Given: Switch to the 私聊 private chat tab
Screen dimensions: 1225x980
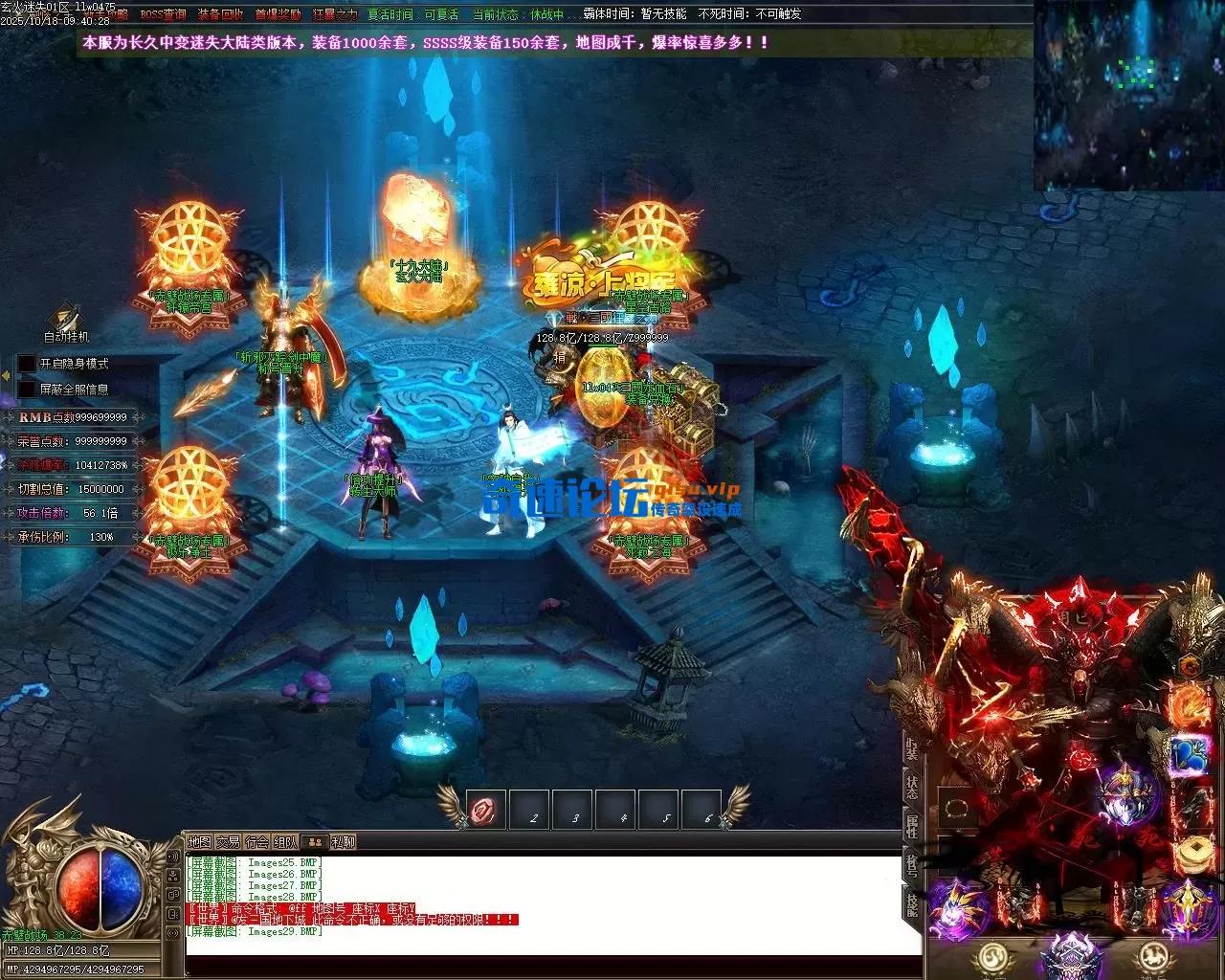Looking at the screenshot, I should pos(343,842).
